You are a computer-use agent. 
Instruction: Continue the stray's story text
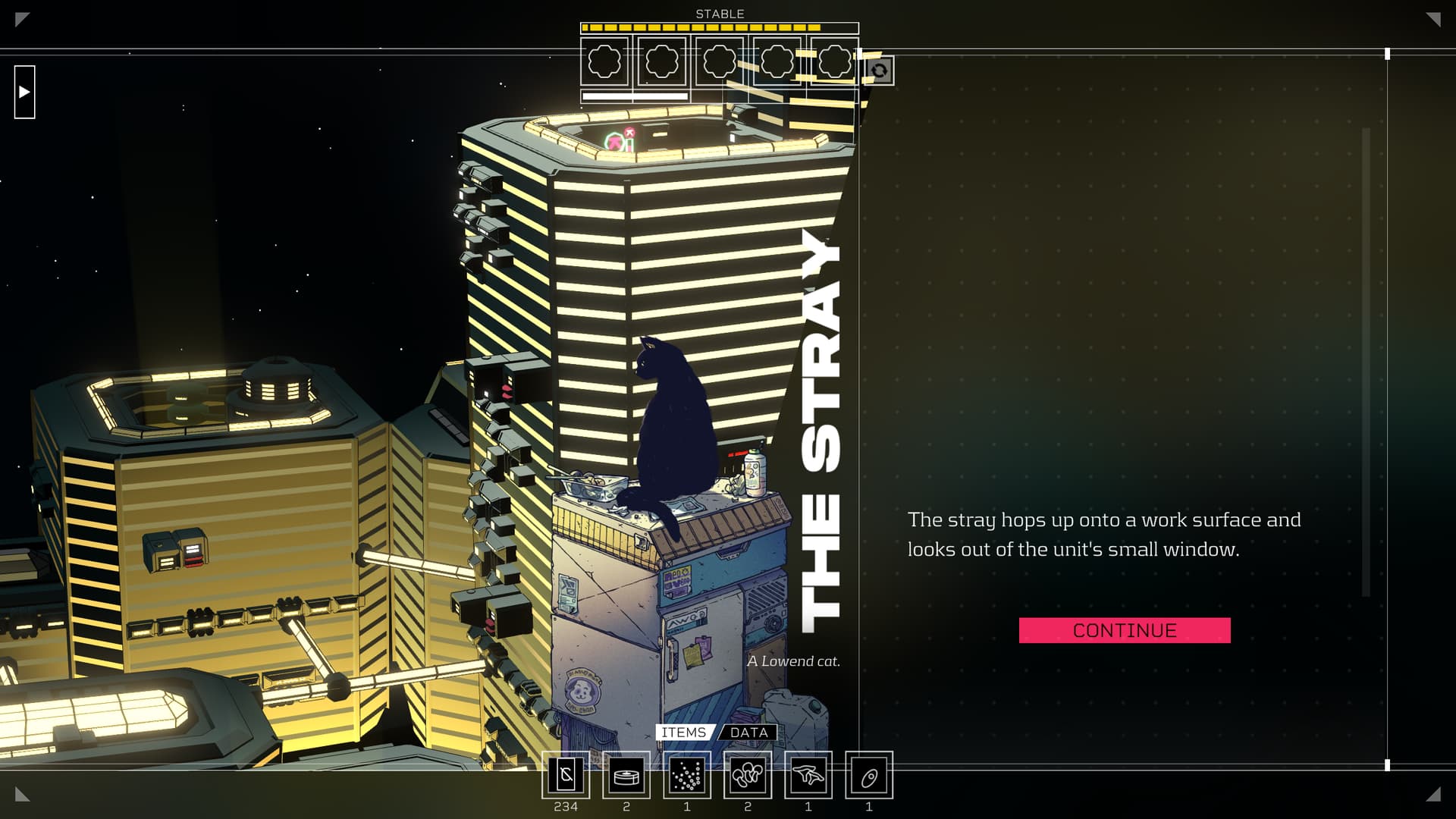pos(1125,630)
